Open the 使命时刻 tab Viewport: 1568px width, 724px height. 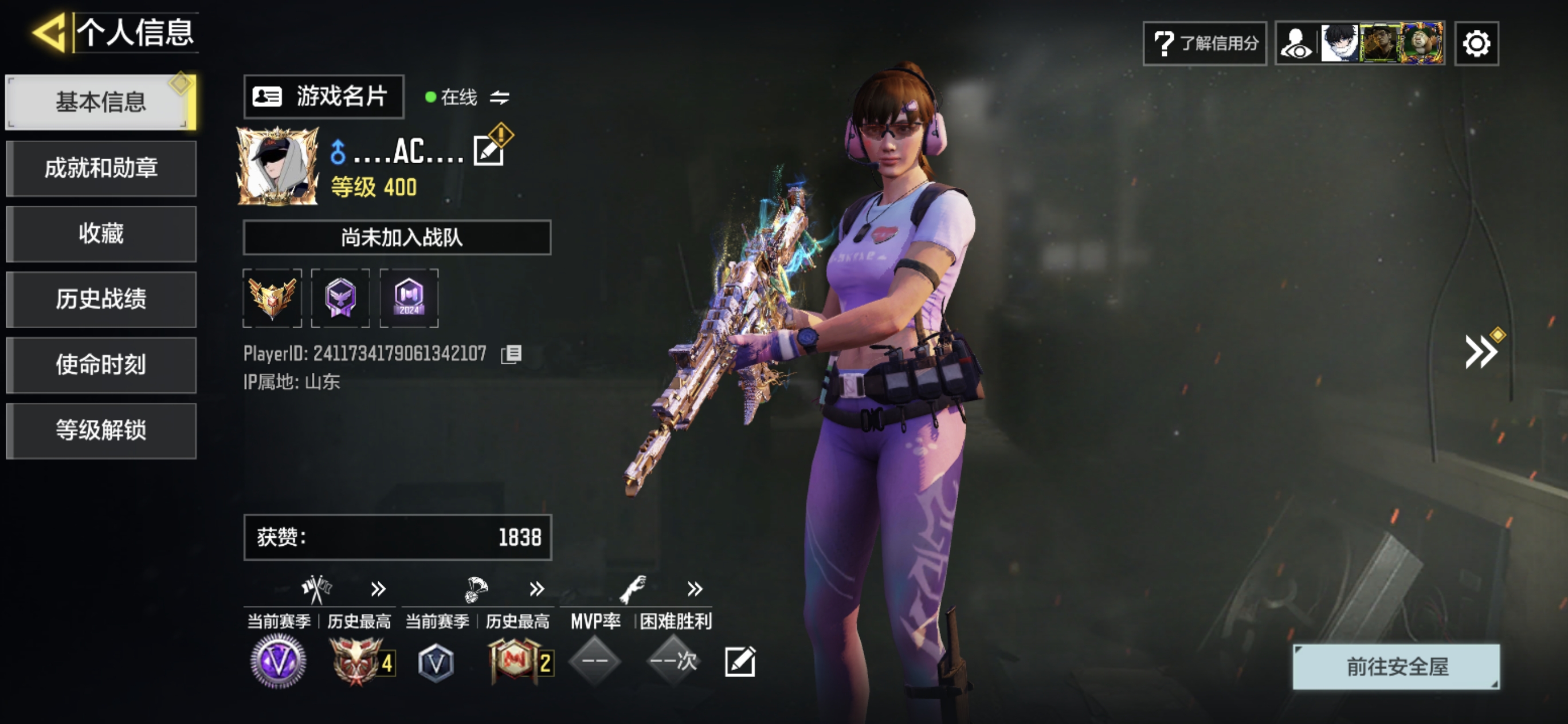[x=101, y=364]
